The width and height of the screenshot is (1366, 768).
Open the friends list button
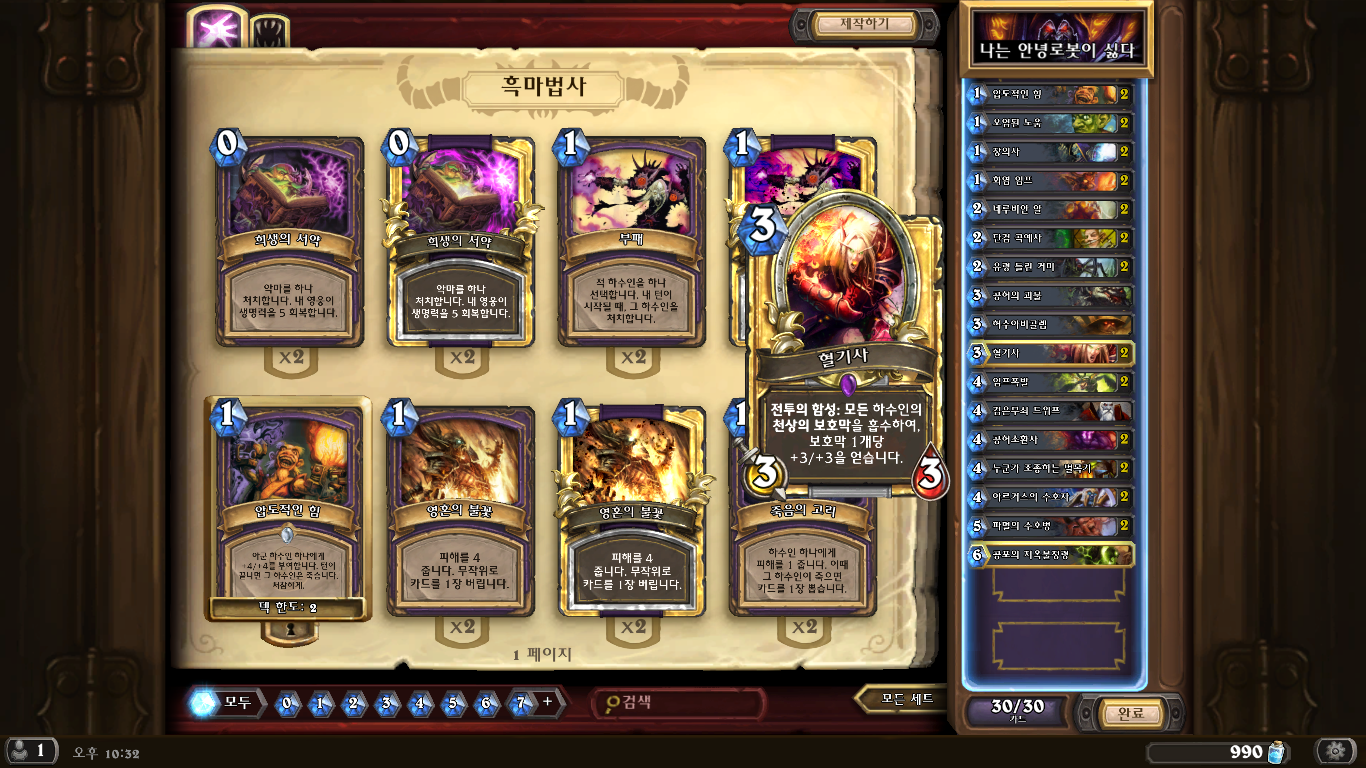(x=30, y=751)
